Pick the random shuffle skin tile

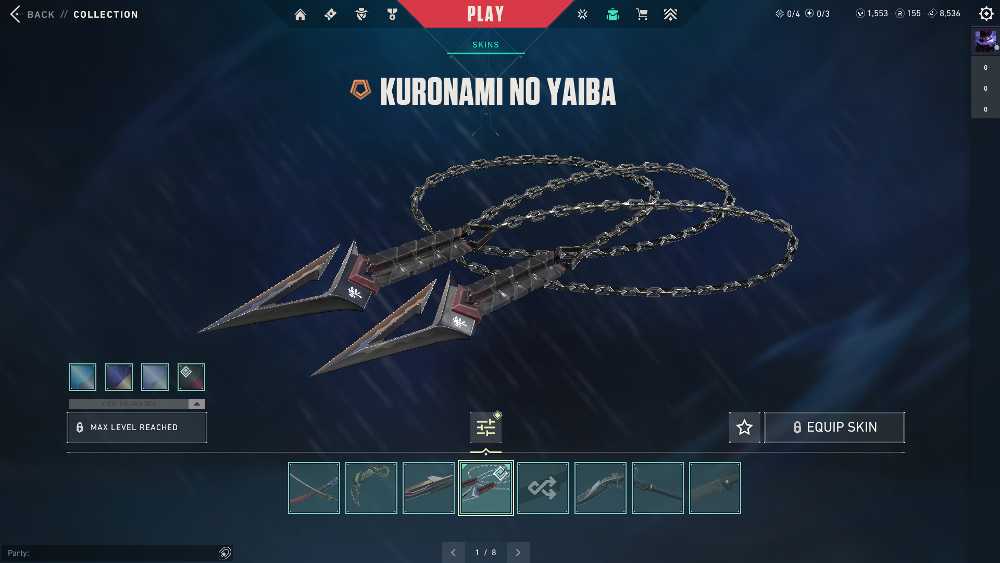(543, 488)
